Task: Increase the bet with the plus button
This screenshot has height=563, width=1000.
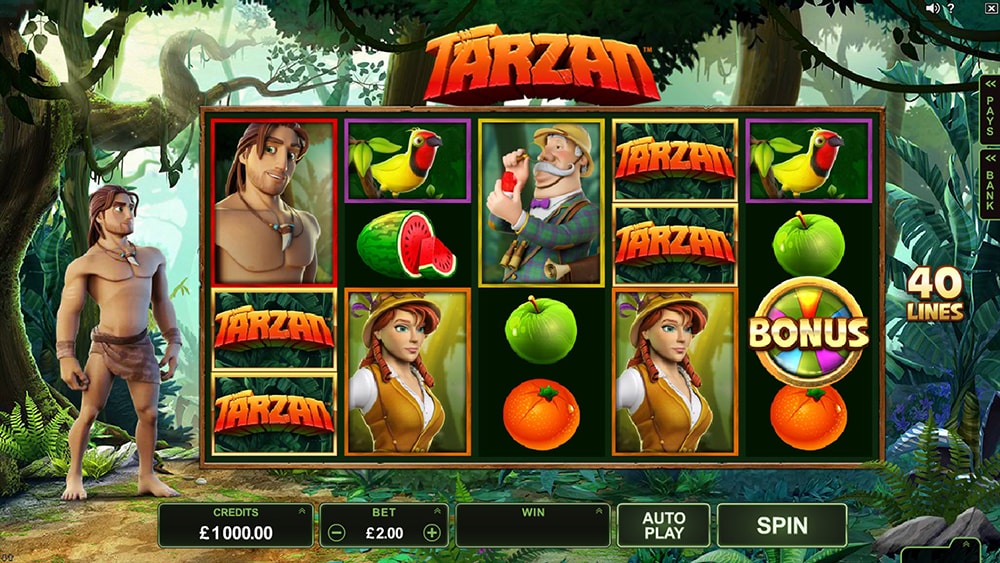Action: (x=432, y=533)
